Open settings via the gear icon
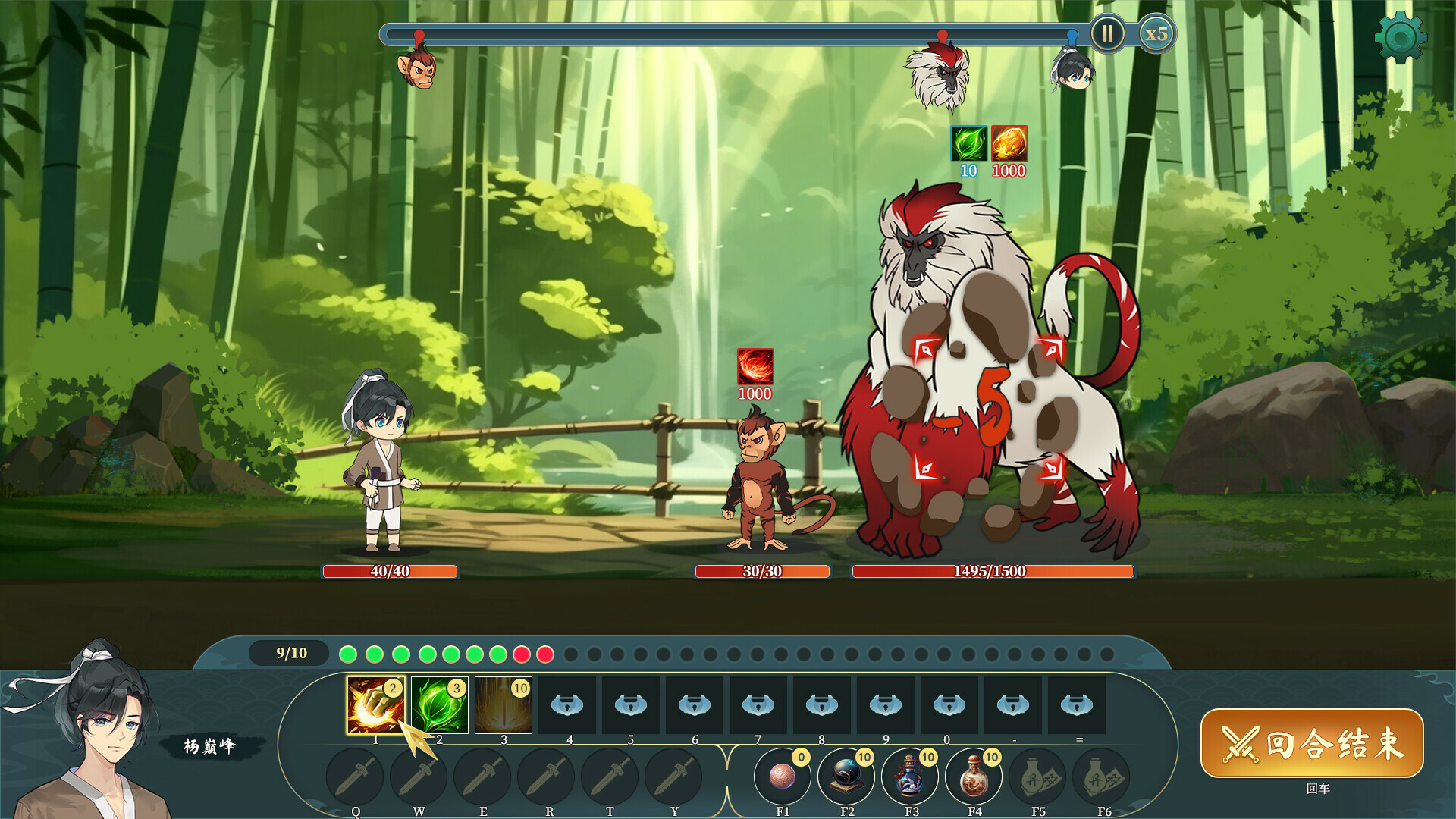Viewport: 1456px width, 819px height. pyautogui.click(x=1400, y=37)
